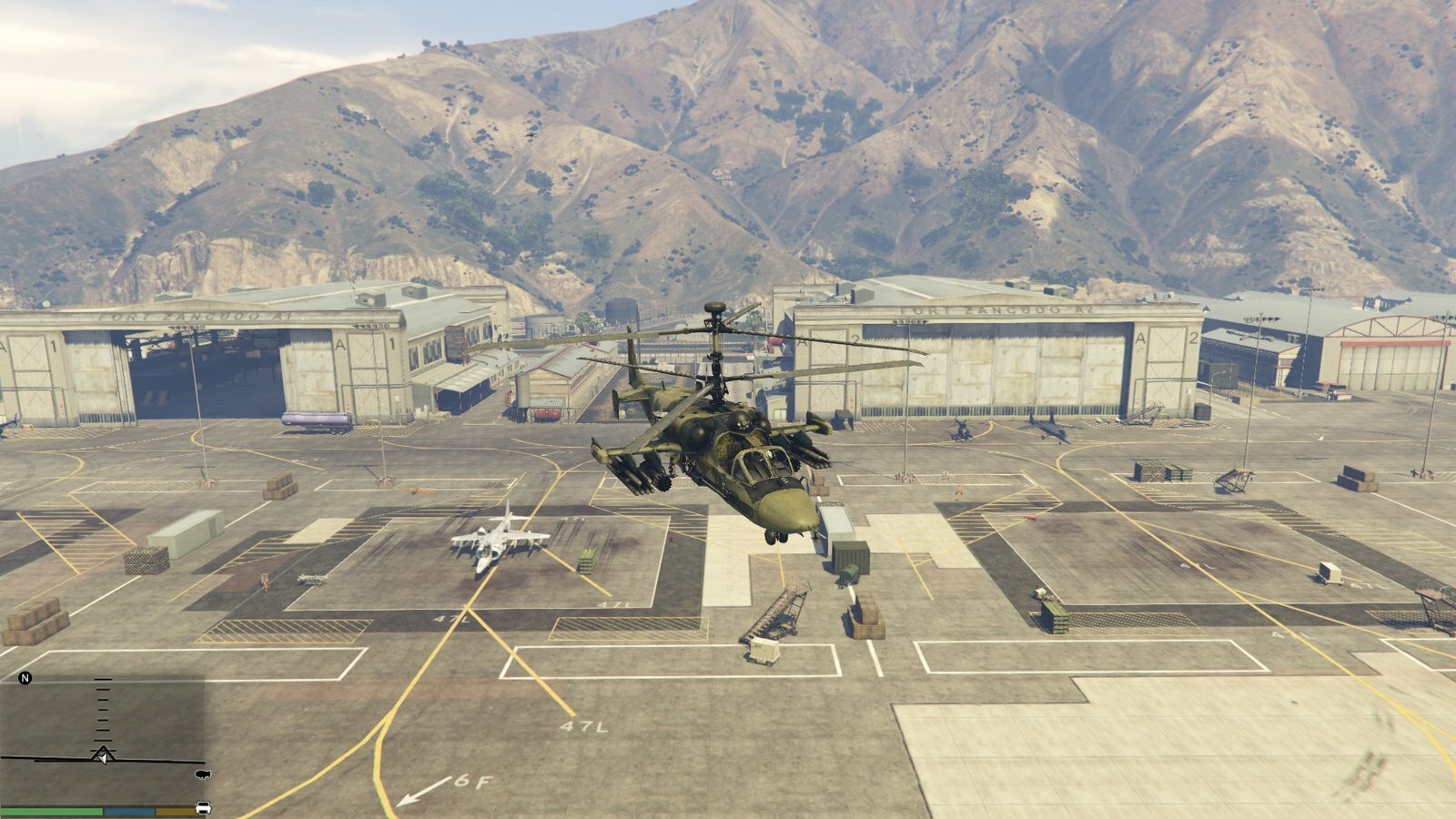Click the minimap radar panel
The height and width of the screenshot is (819, 1456).
point(102,737)
